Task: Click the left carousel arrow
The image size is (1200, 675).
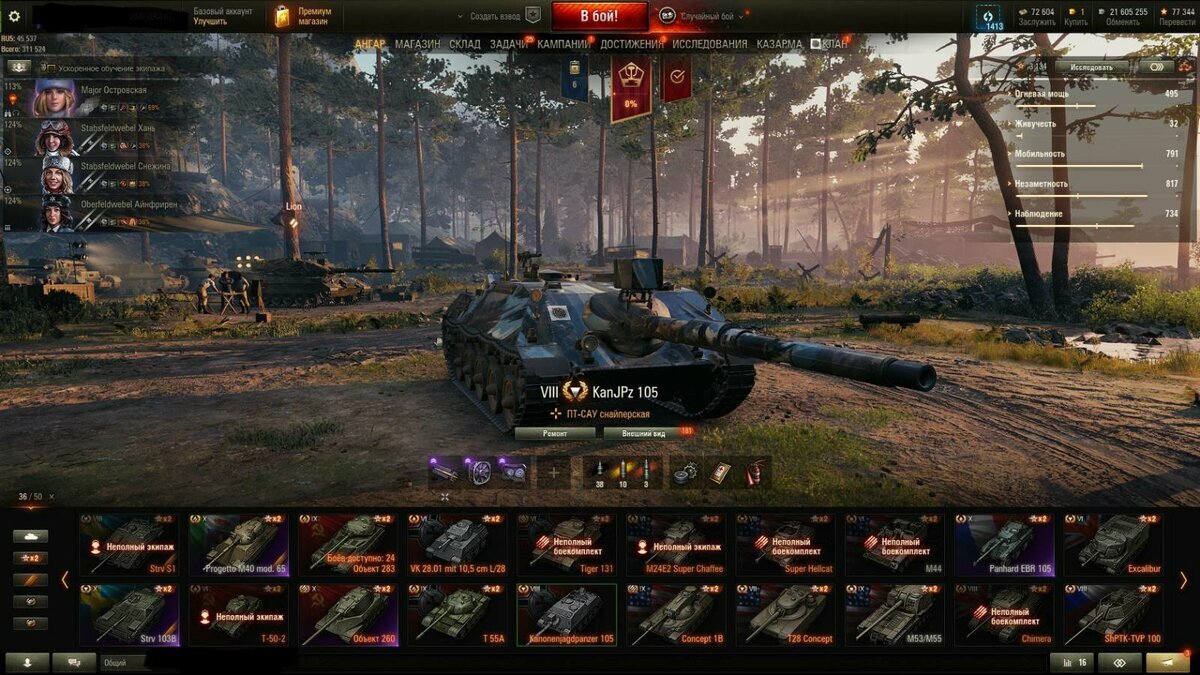Action: point(65,579)
